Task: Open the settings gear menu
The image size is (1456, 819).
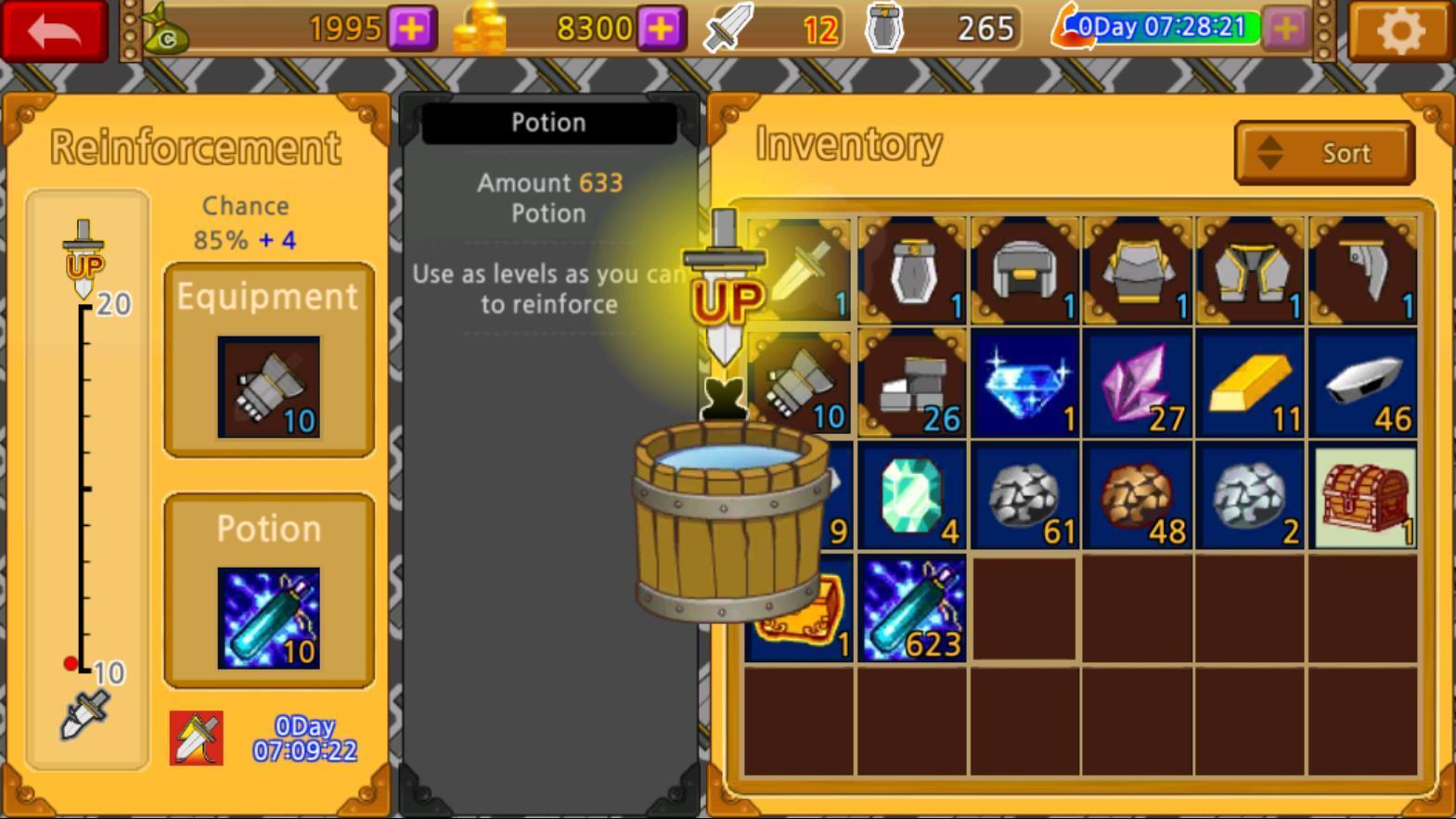Action: [1400, 31]
